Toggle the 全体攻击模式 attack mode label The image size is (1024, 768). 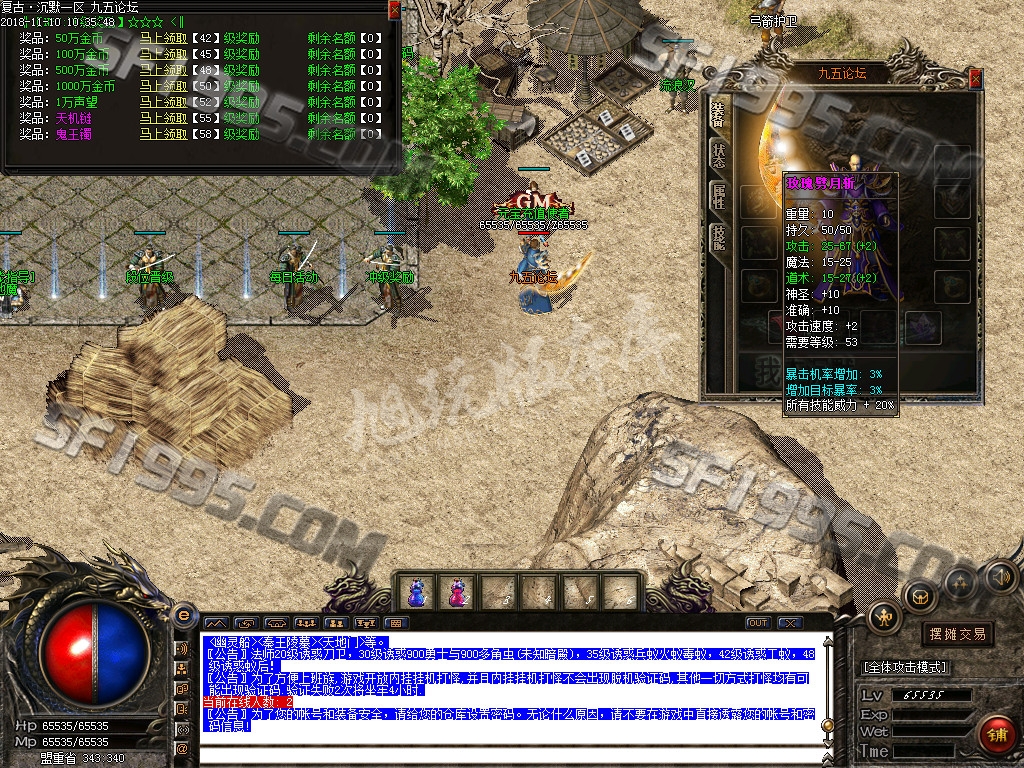(x=905, y=667)
